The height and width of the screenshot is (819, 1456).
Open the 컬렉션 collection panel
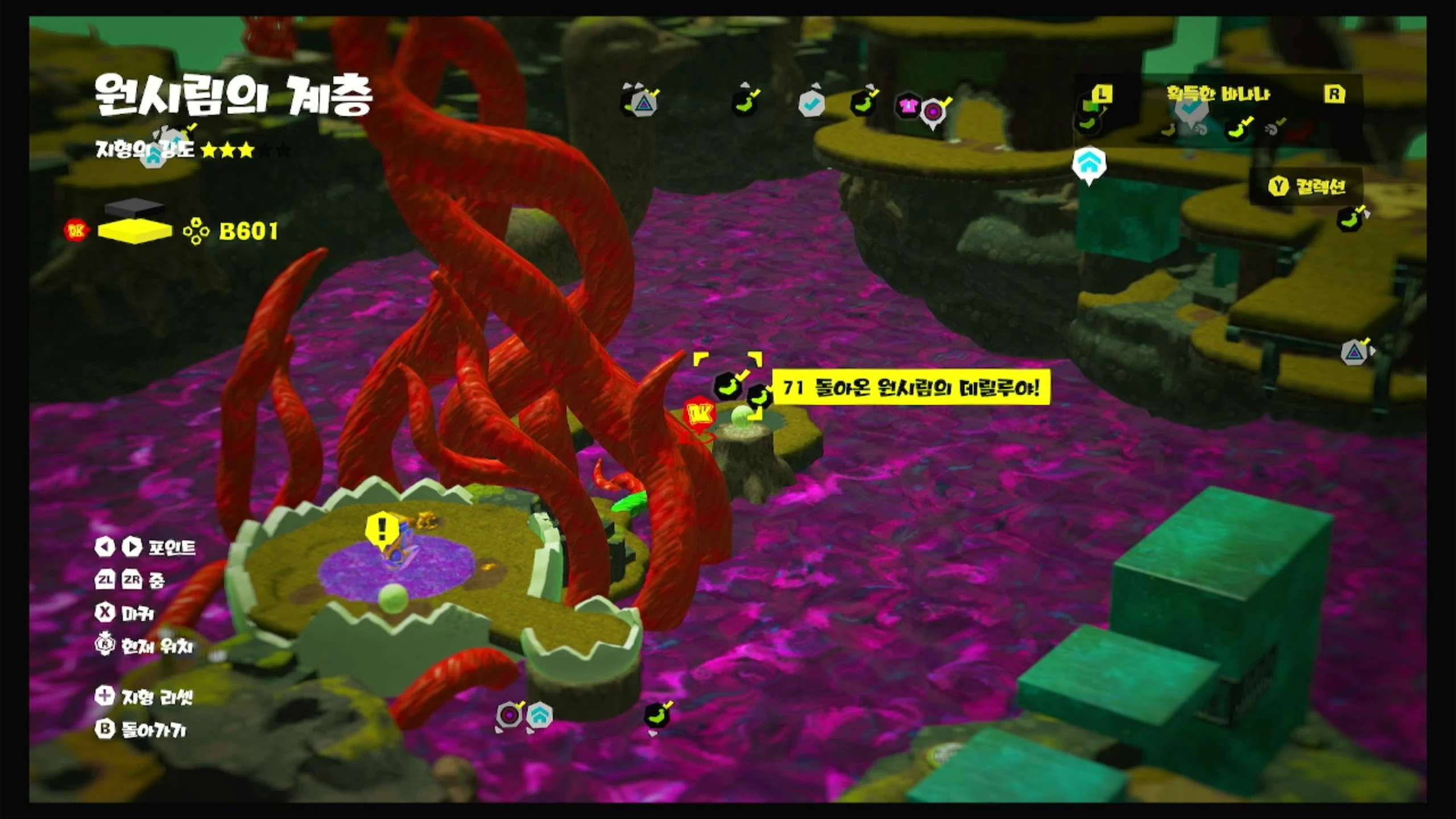(1308, 186)
